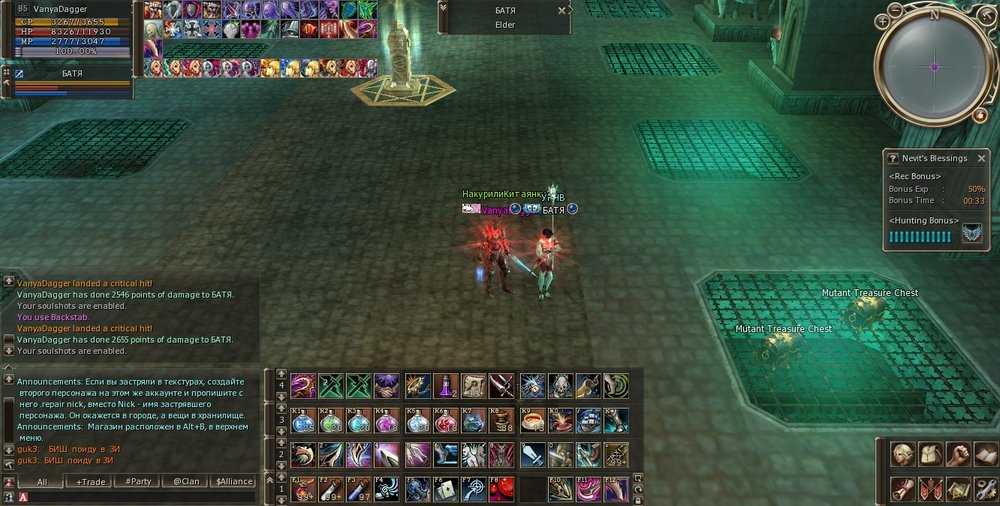Activate the skull skill icon
The width and height of the screenshot is (1000, 506).
(x=559, y=385)
